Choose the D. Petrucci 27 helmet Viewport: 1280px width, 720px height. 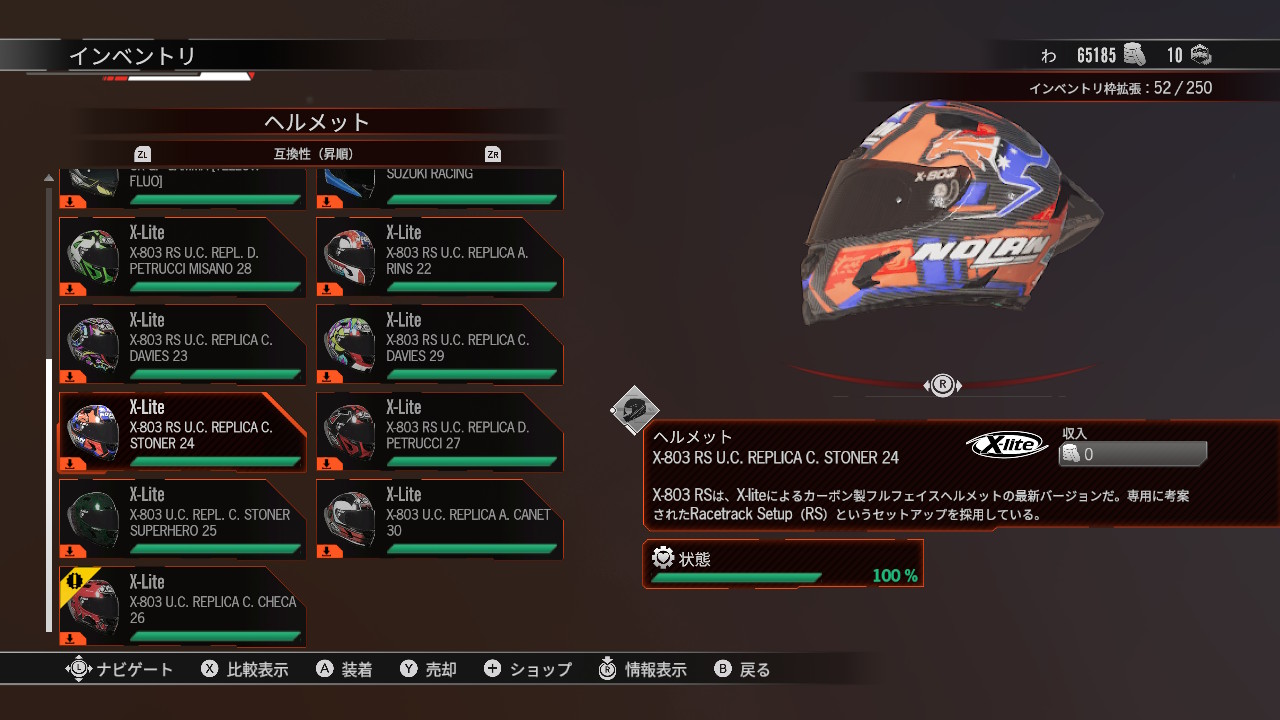pyautogui.click(x=439, y=432)
